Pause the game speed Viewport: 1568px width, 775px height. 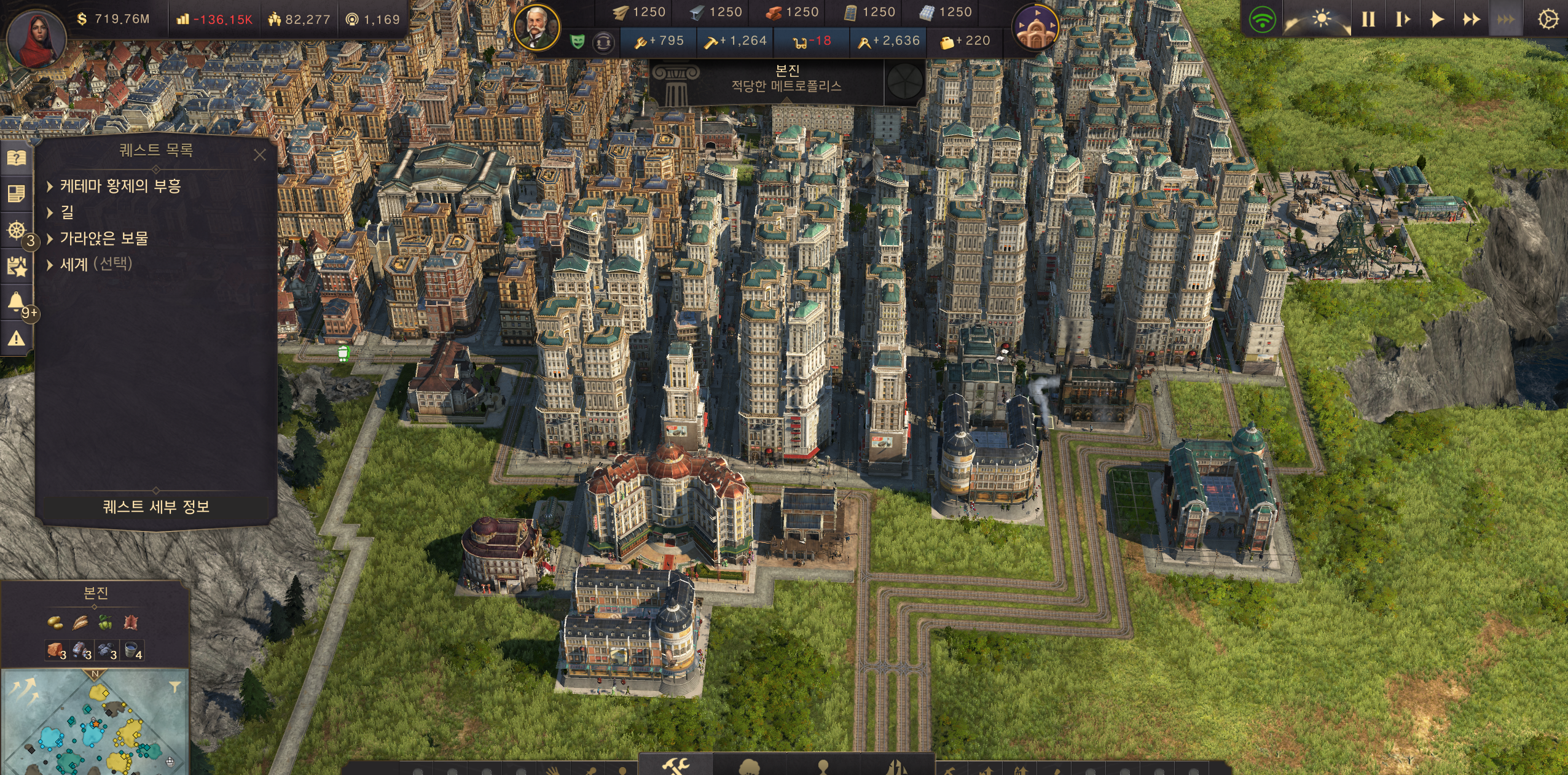tap(1368, 20)
